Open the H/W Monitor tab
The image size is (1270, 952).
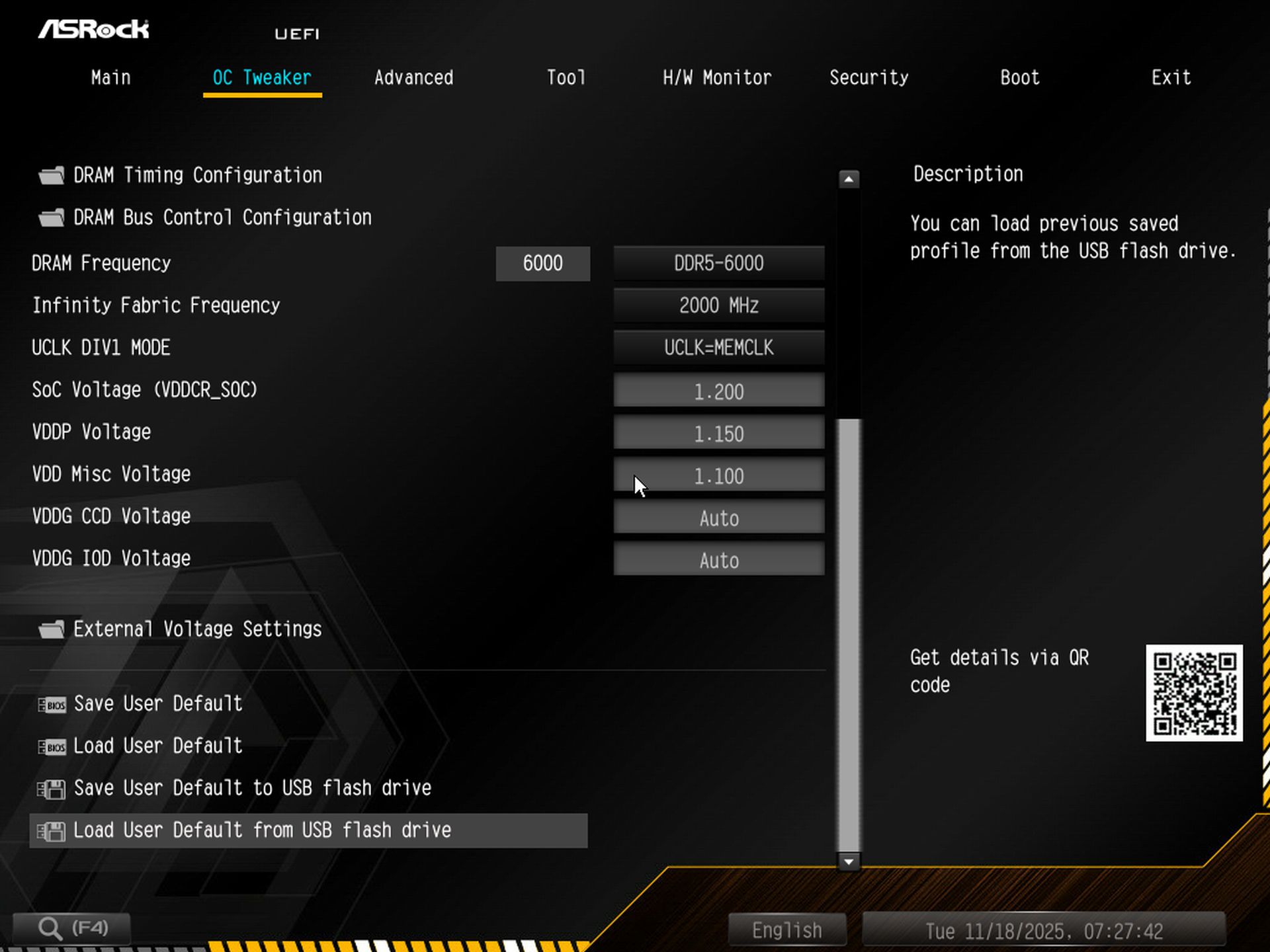(717, 77)
